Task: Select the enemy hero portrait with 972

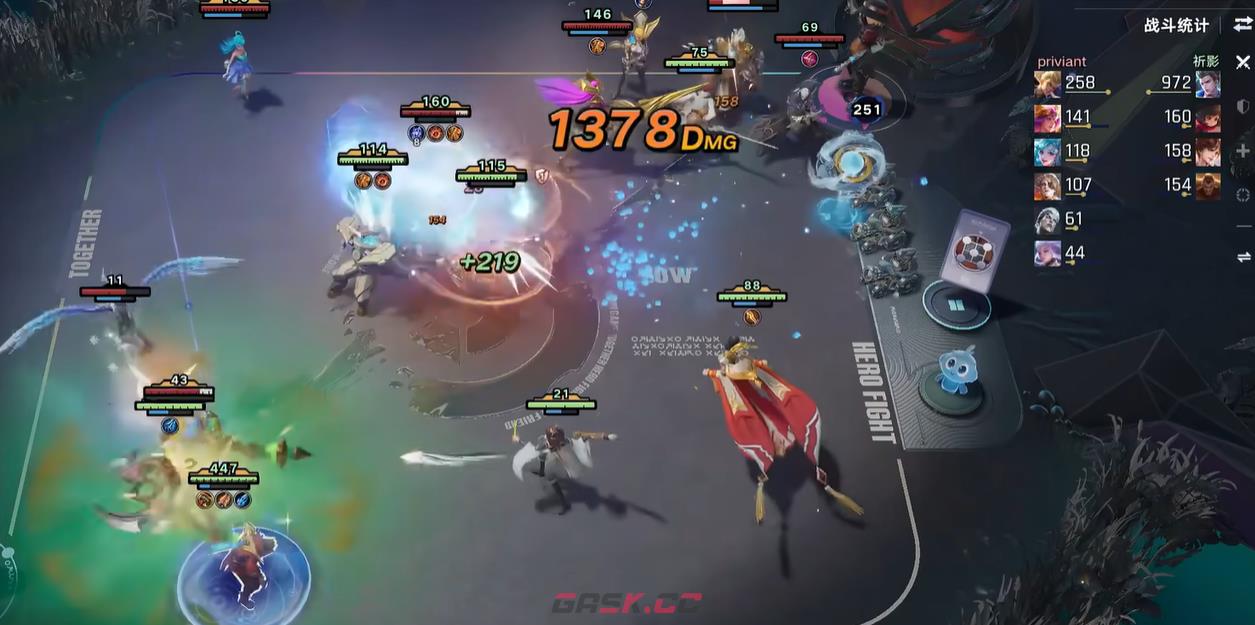Action: tap(1207, 84)
